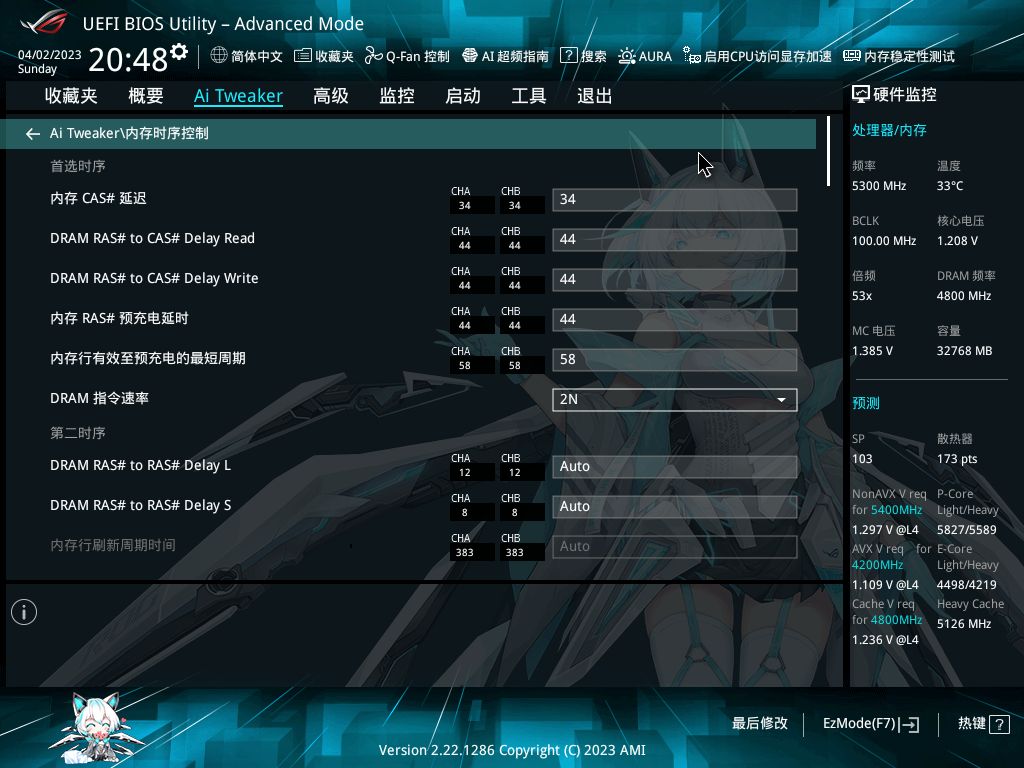Select the 高级 tab
This screenshot has height=768, width=1024.
click(330, 96)
